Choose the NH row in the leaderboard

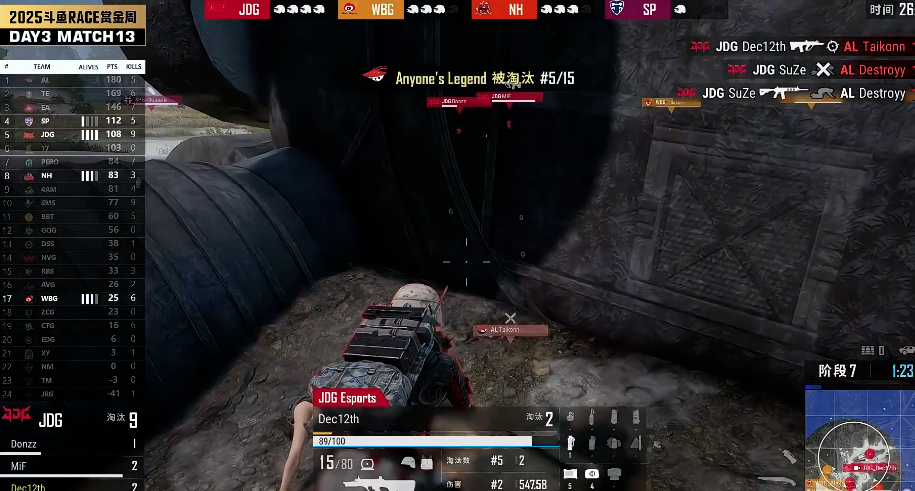click(x=72, y=175)
